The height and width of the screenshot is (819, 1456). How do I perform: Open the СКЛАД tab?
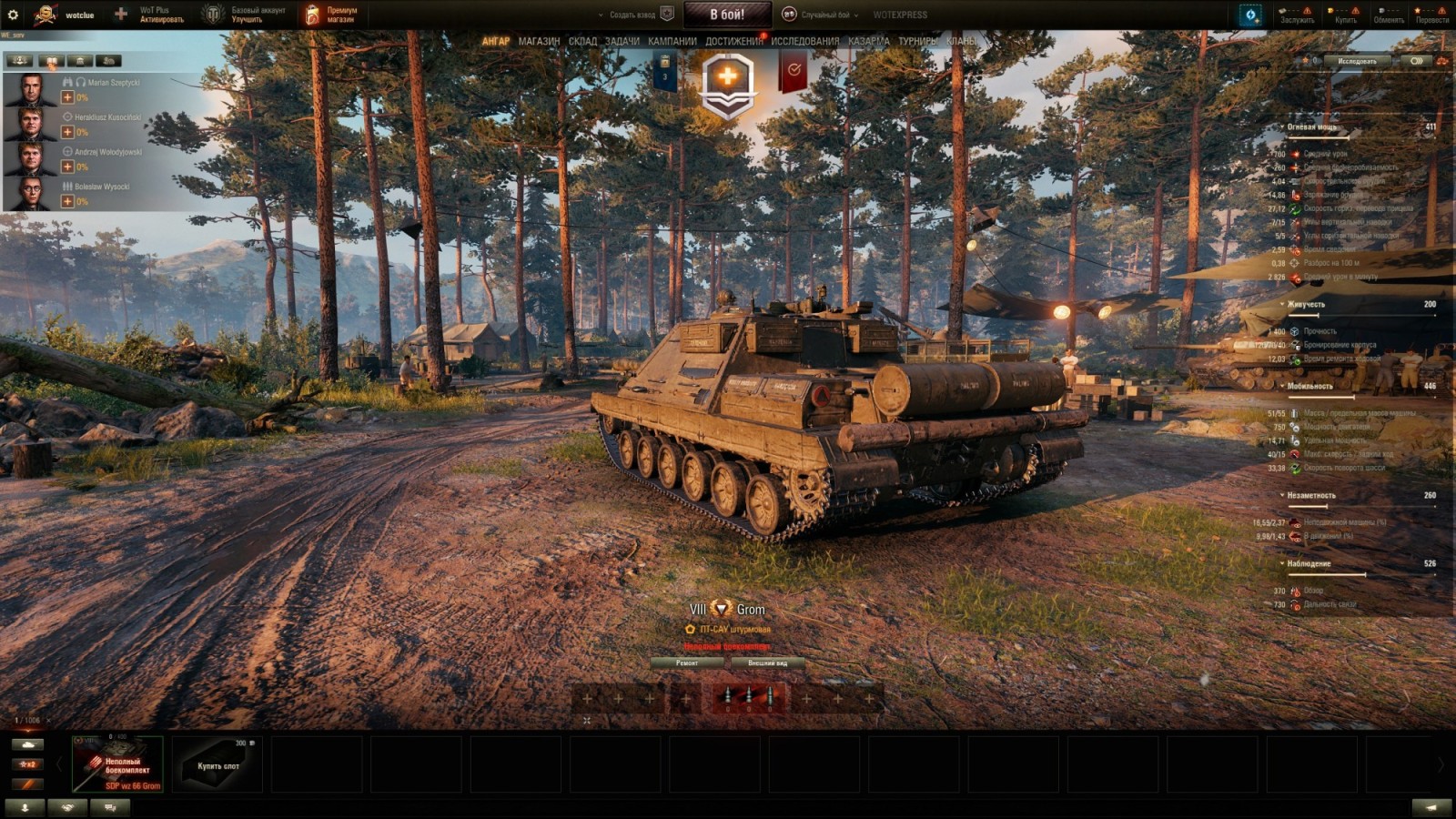(582, 42)
